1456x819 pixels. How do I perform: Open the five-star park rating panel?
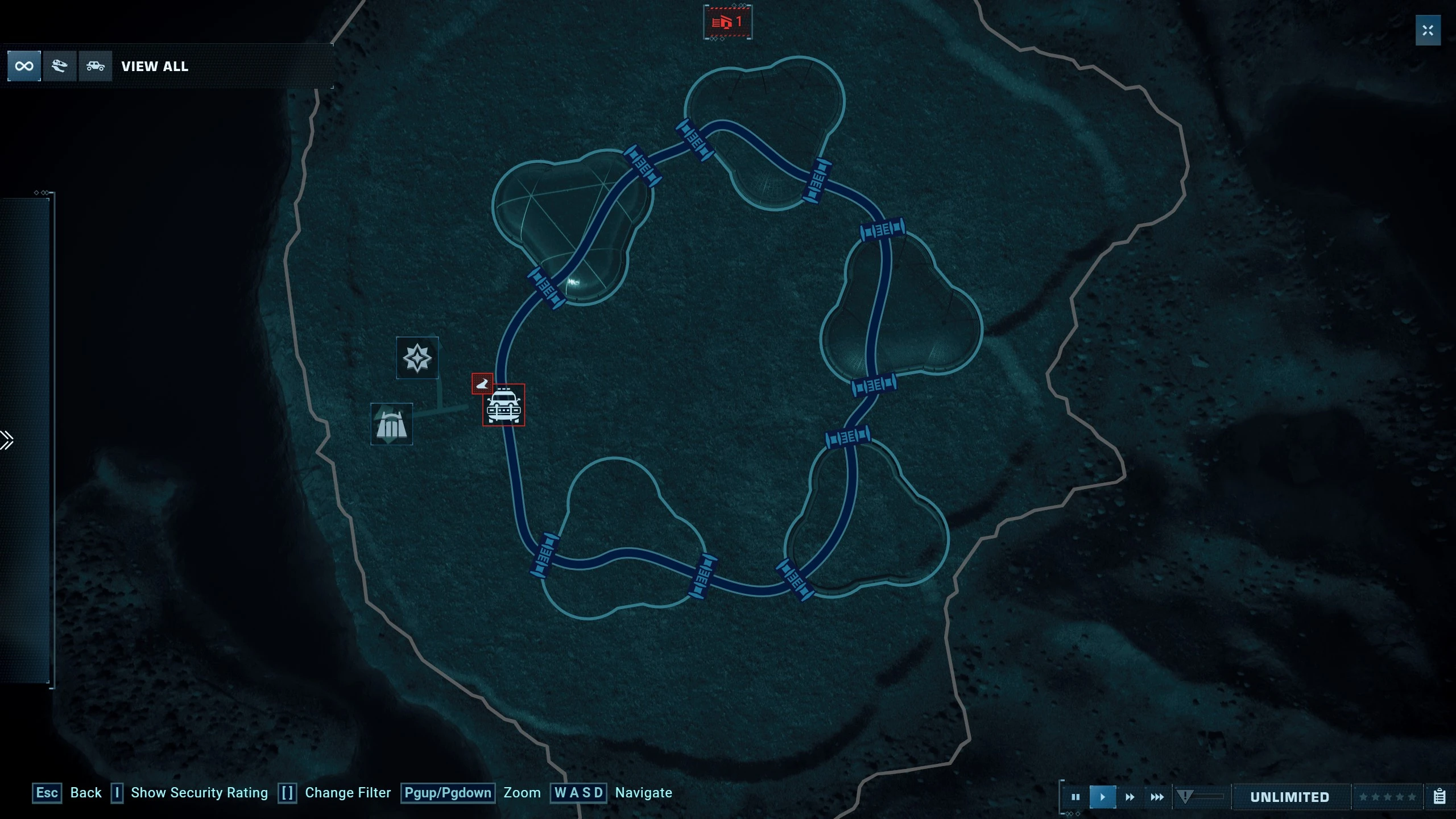[1387, 797]
